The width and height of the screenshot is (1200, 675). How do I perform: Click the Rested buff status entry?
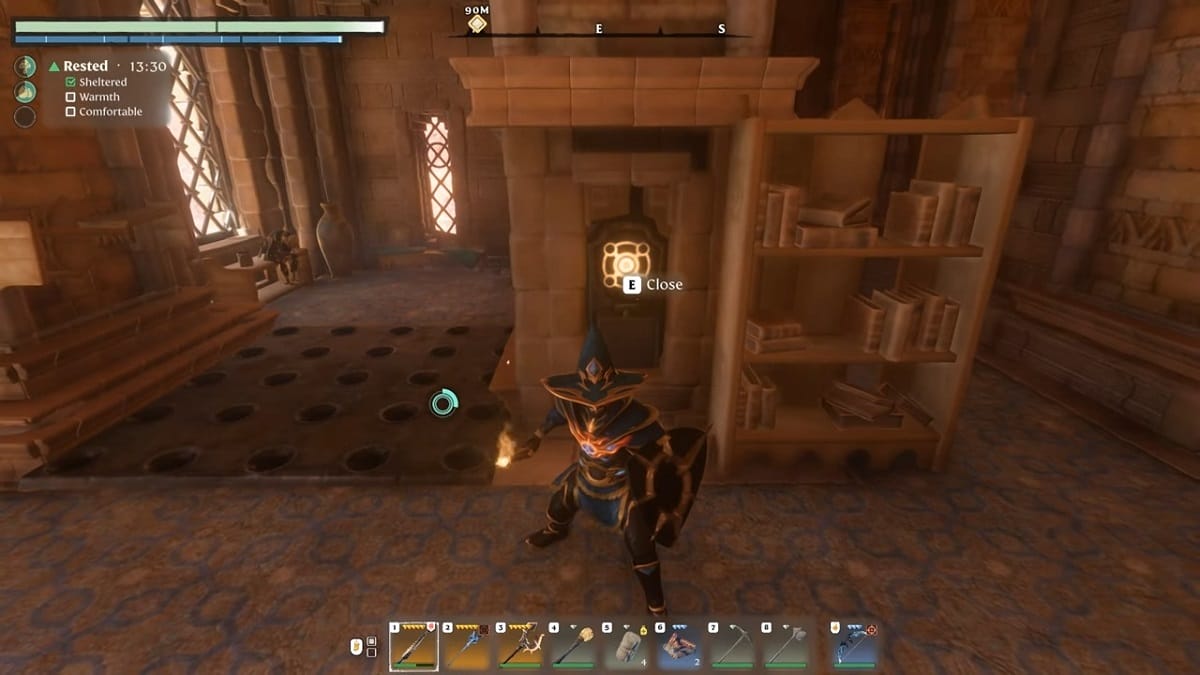(x=85, y=66)
